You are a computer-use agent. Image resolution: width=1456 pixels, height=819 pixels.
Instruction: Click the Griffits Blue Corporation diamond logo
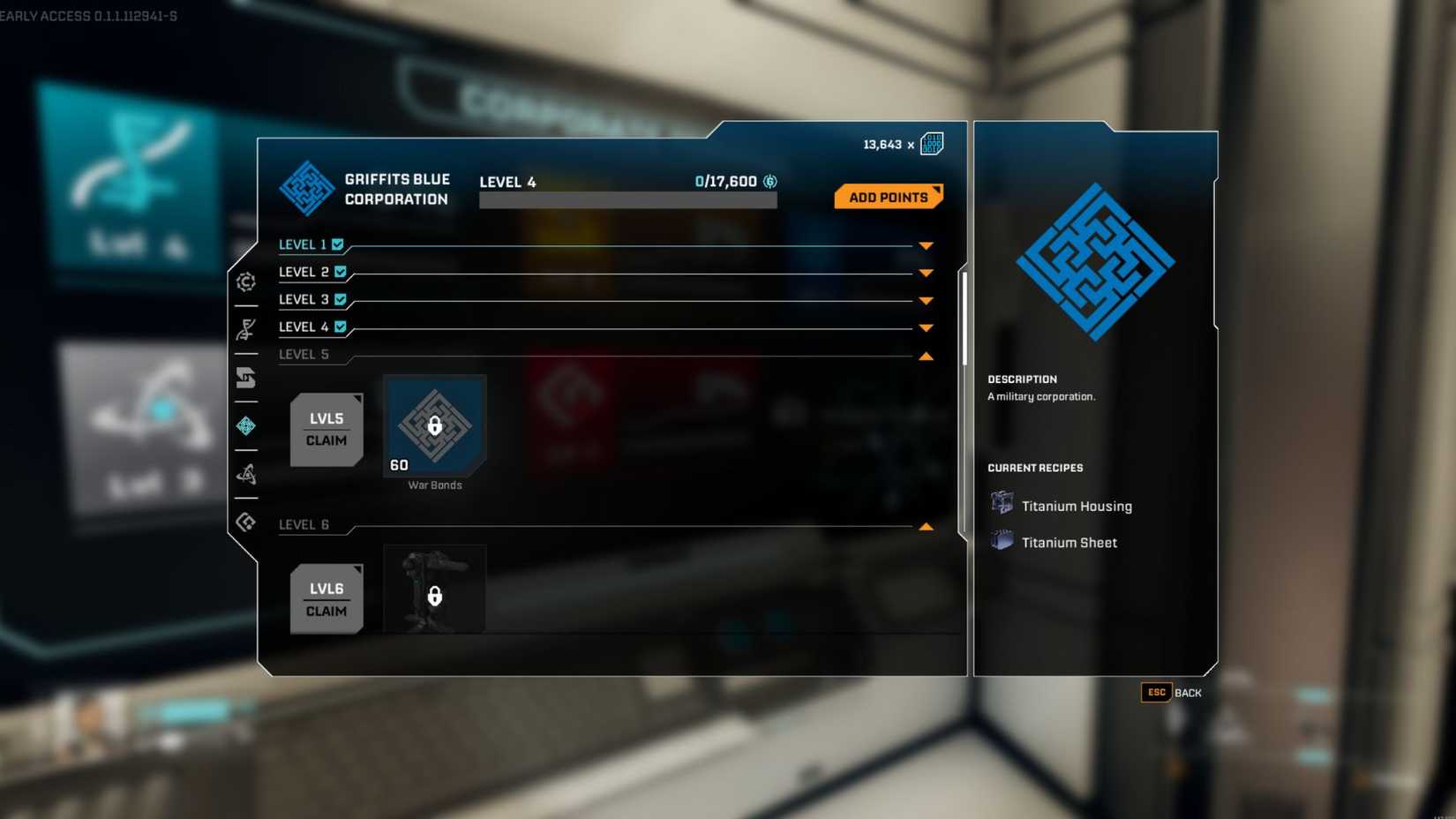[307, 188]
